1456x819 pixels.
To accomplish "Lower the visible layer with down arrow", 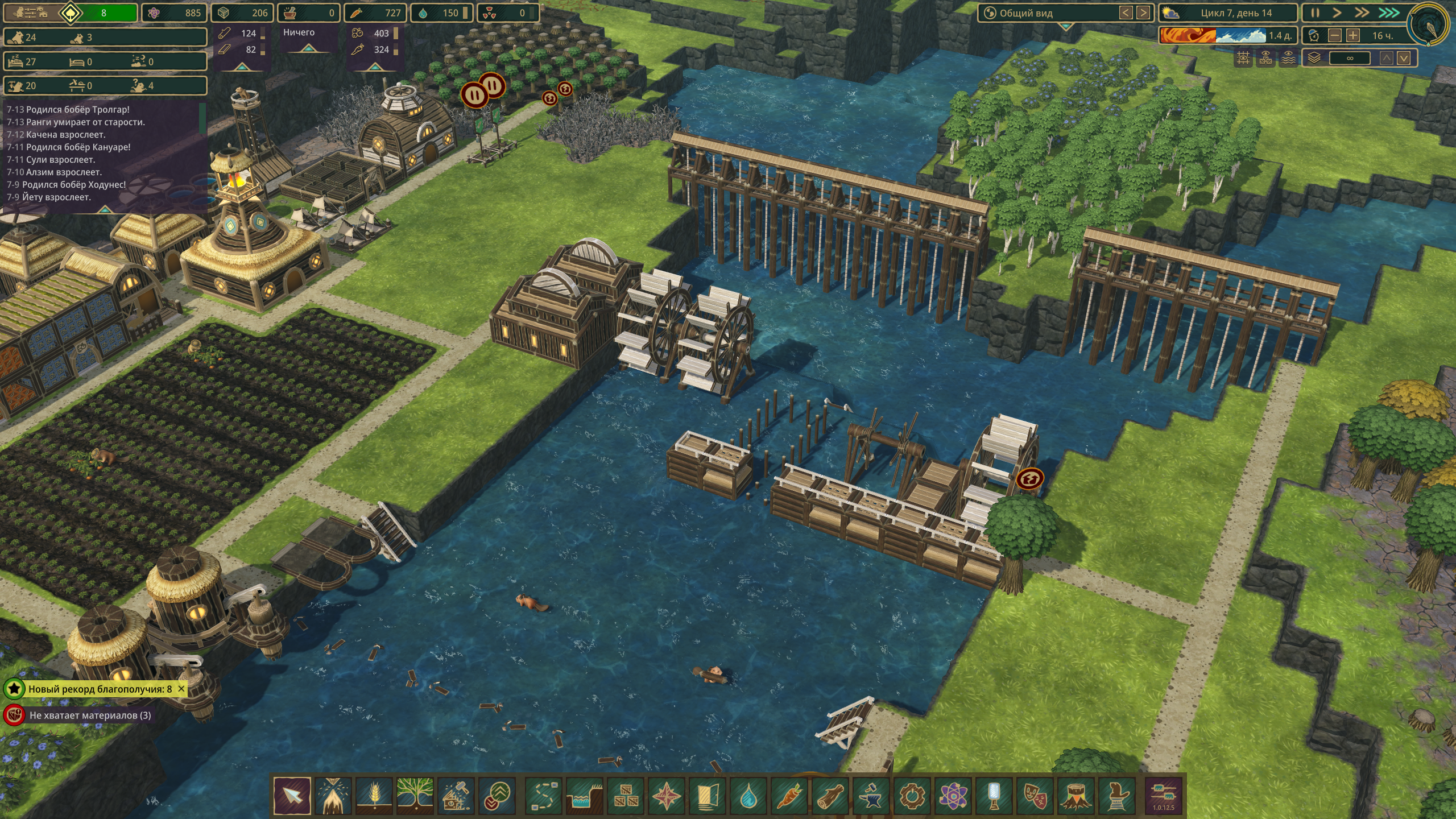I will tap(1404, 58).
